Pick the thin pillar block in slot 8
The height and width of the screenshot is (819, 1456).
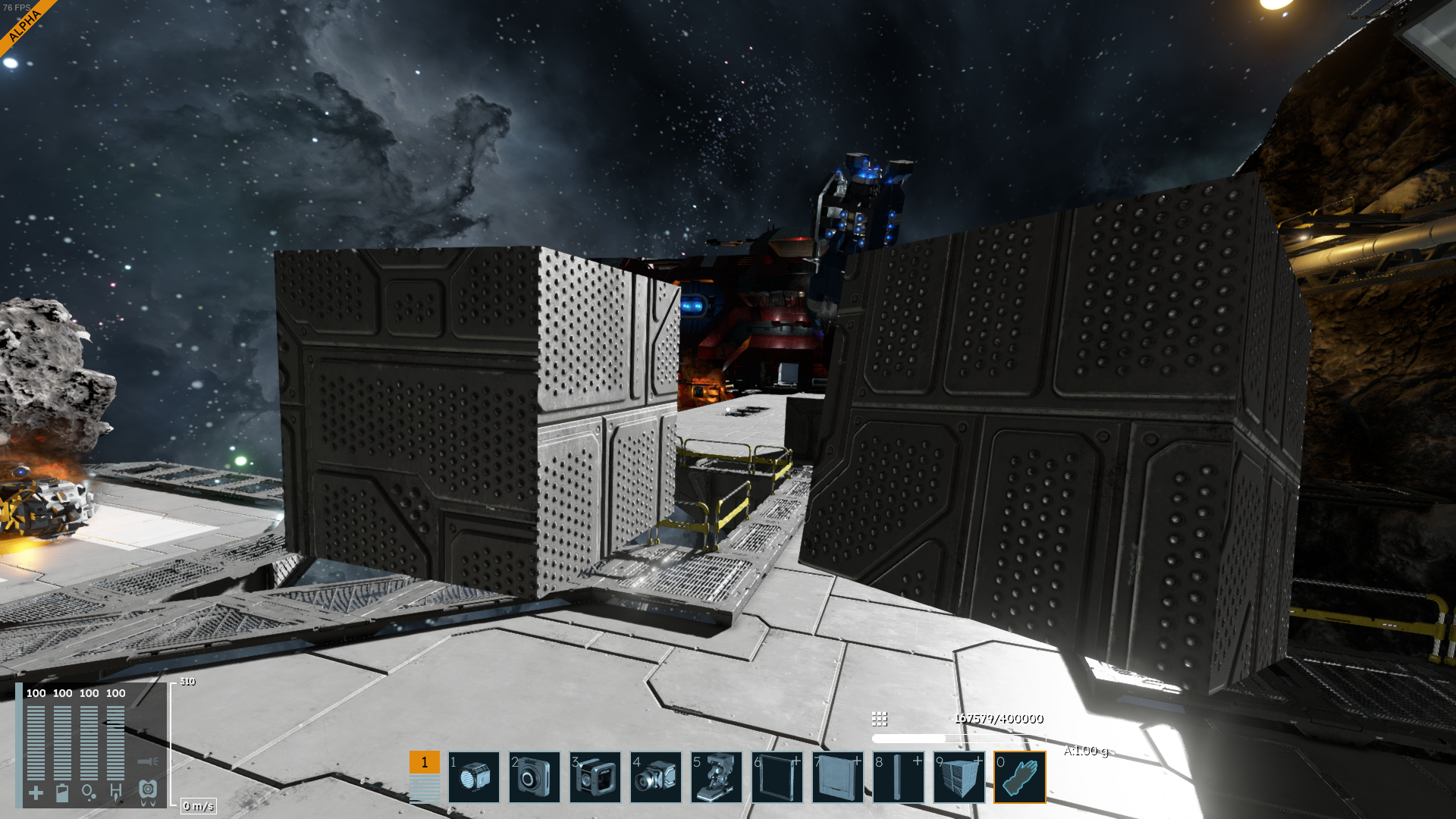tap(899, 777)
